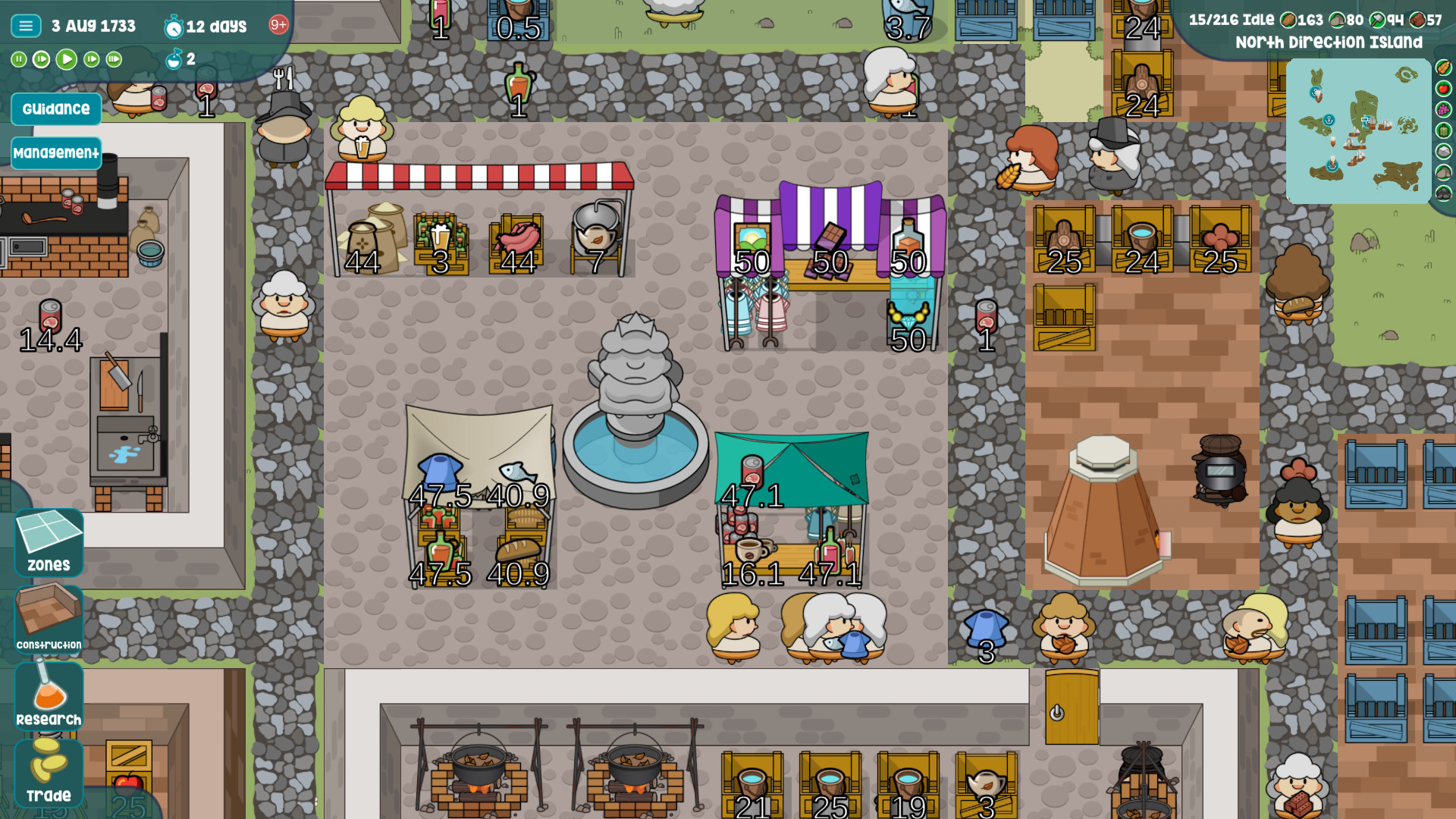Click the stopwatch next to 12 days
1456x819 pixels.
point(174,27)
